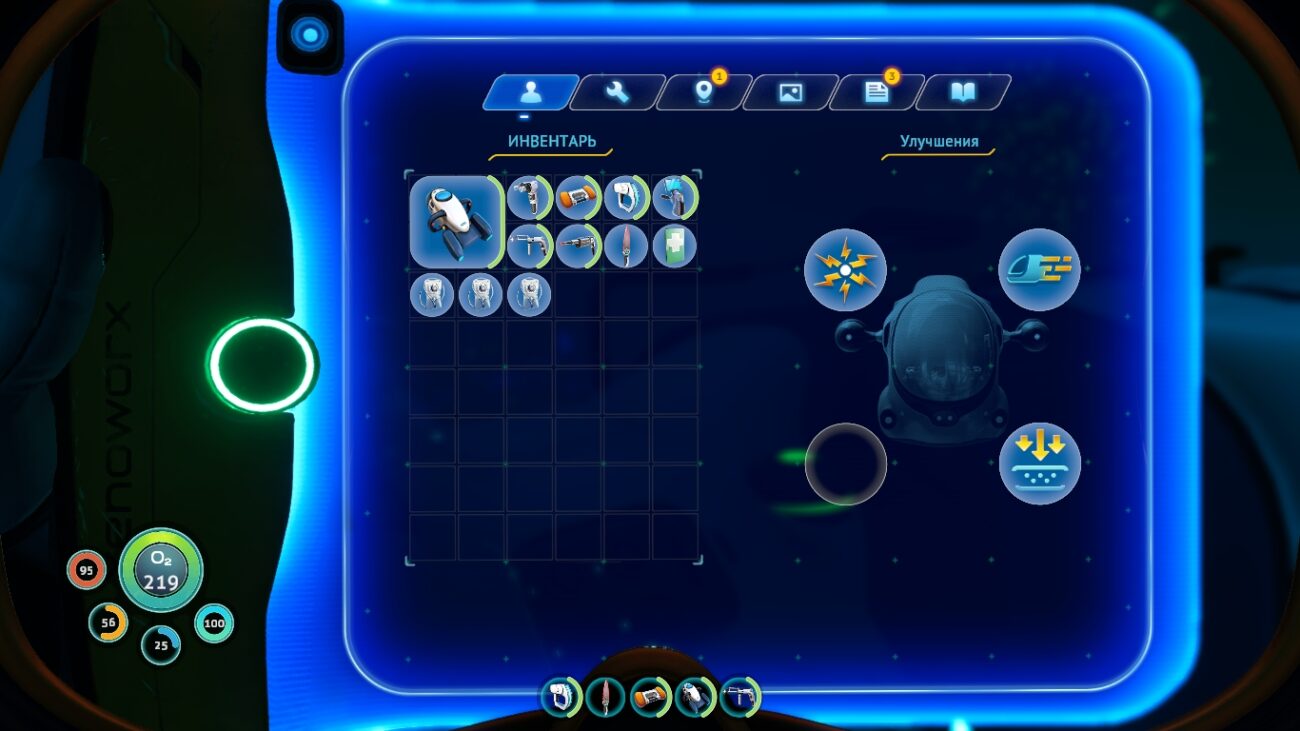Screen dimensions: 1300x731
Task: Click the depth upgrade module icon
Action: tap(1038, 462)
